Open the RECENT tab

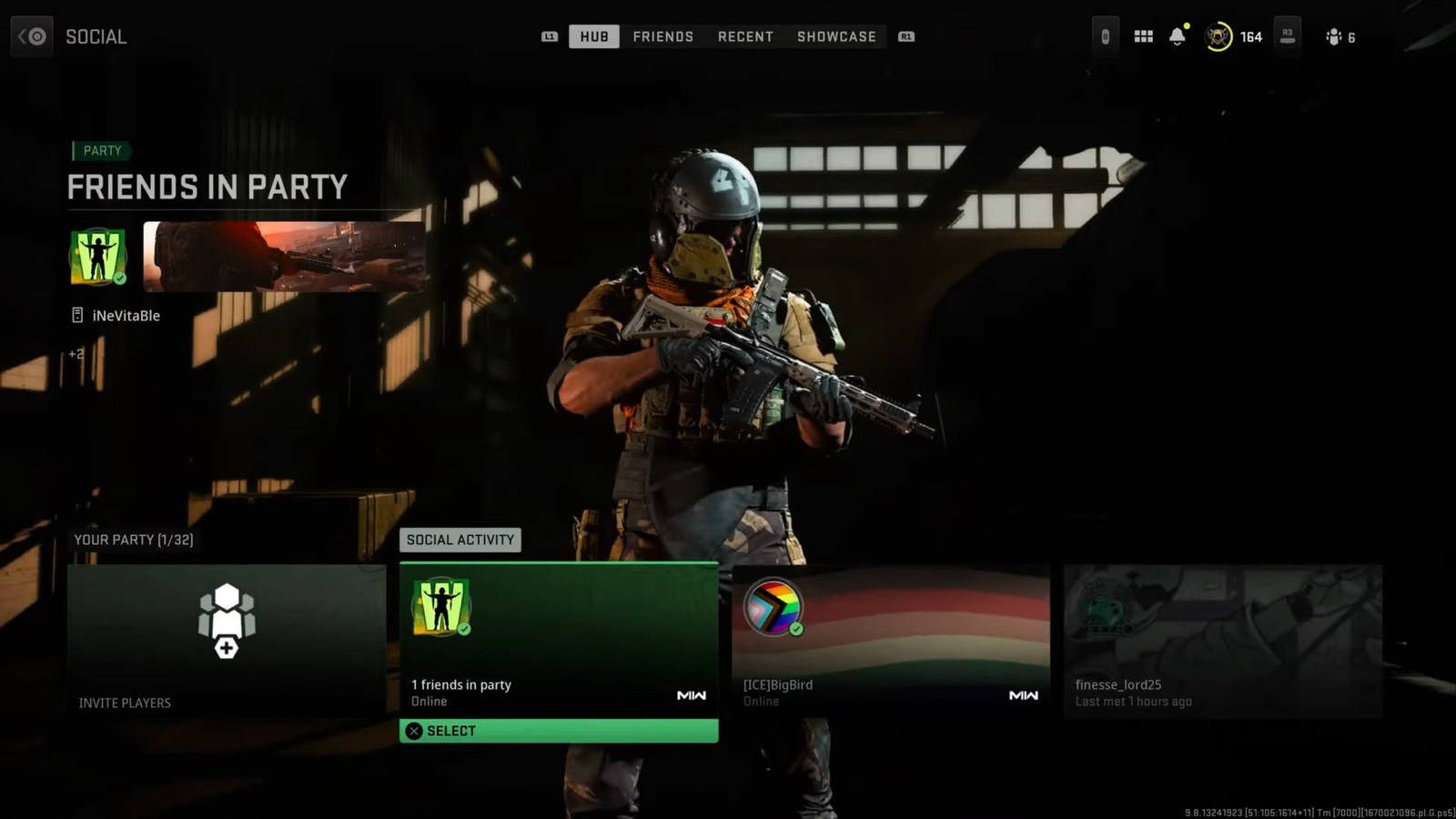745,36
